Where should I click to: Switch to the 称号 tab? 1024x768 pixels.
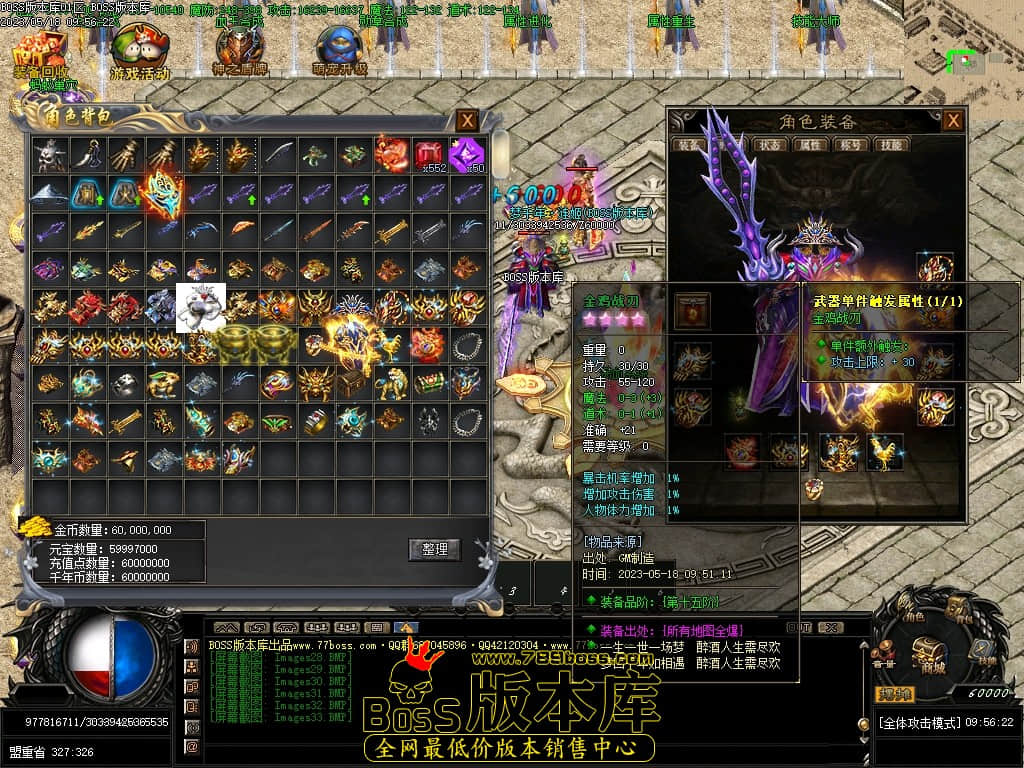pos(852,145)
